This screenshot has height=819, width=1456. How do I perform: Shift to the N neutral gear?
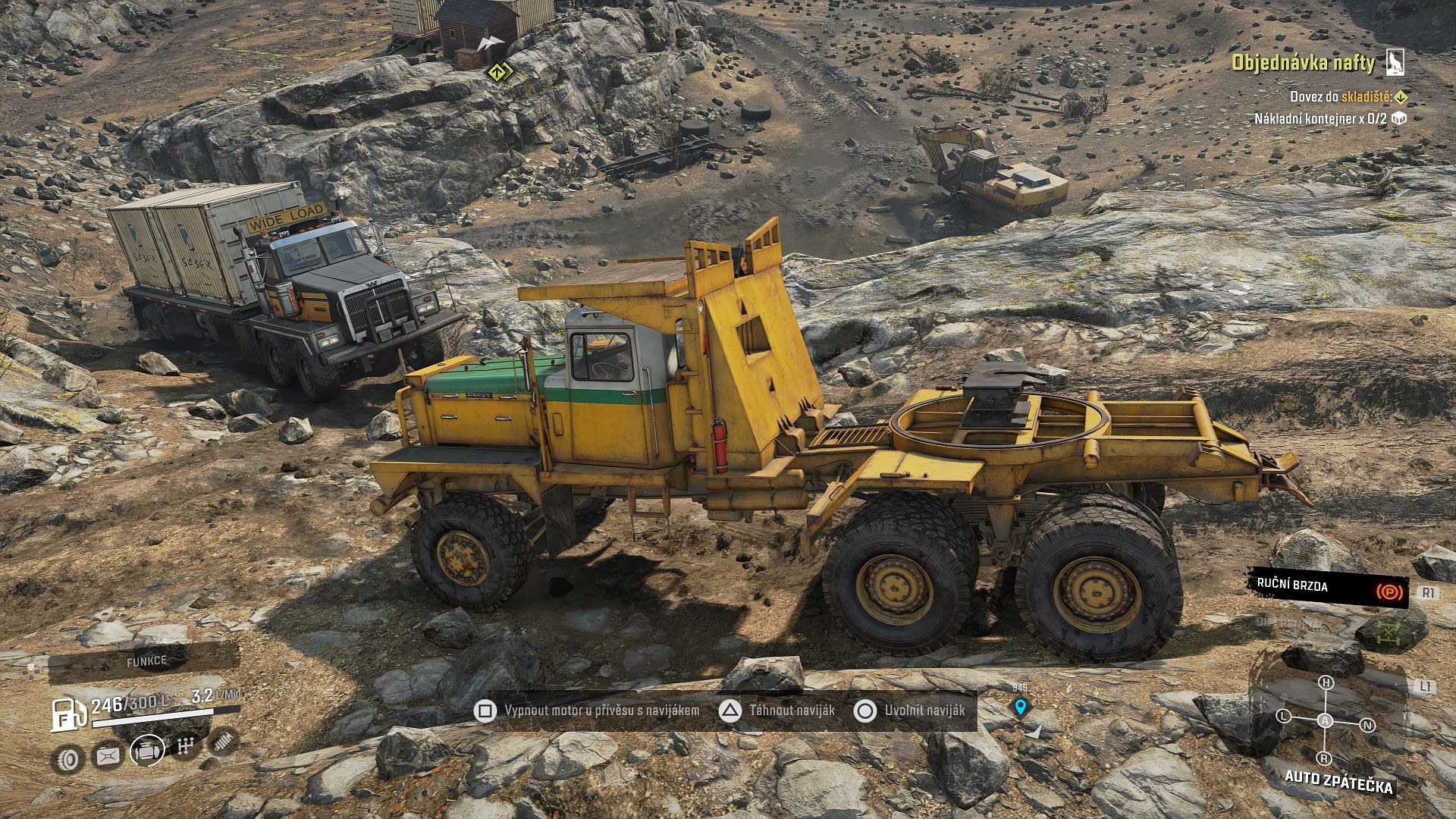[x=1368, y=725]
